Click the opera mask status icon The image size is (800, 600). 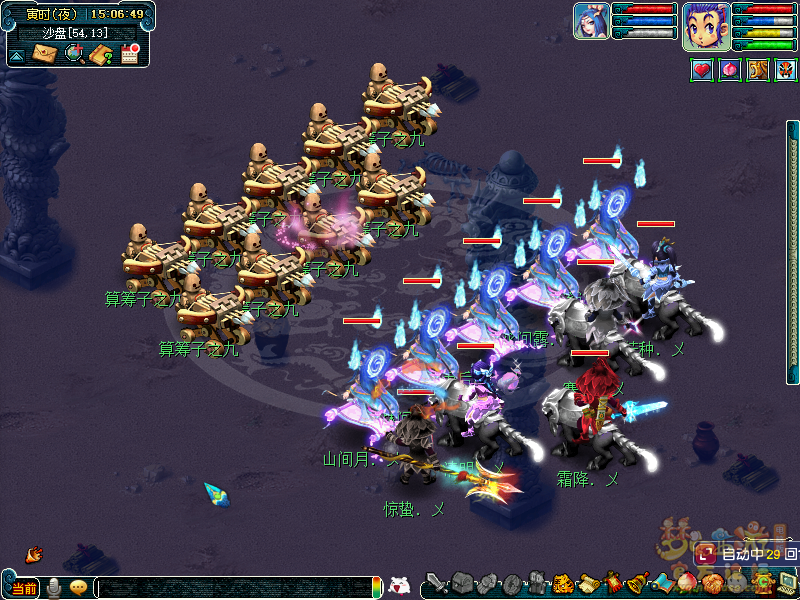(x=786, y=70)
